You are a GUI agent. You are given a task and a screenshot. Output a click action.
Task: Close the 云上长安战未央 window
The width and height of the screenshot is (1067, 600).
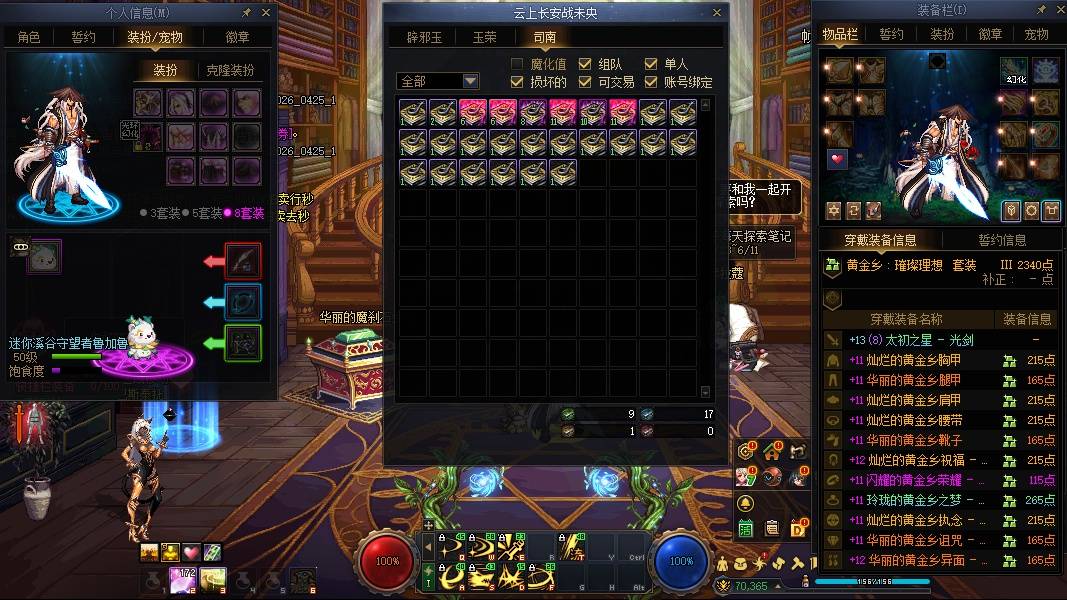pos(717,13)
